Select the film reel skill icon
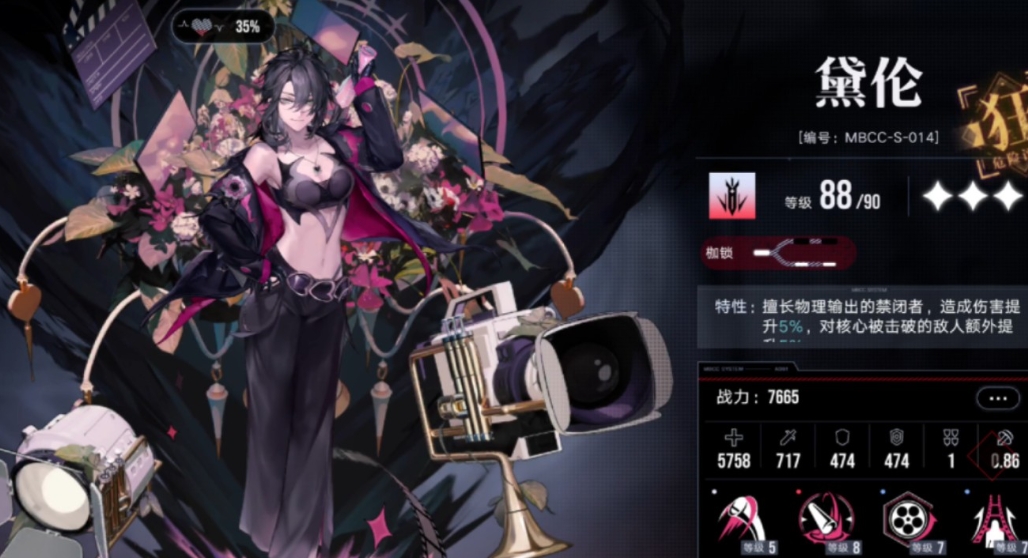 point(908,520)
